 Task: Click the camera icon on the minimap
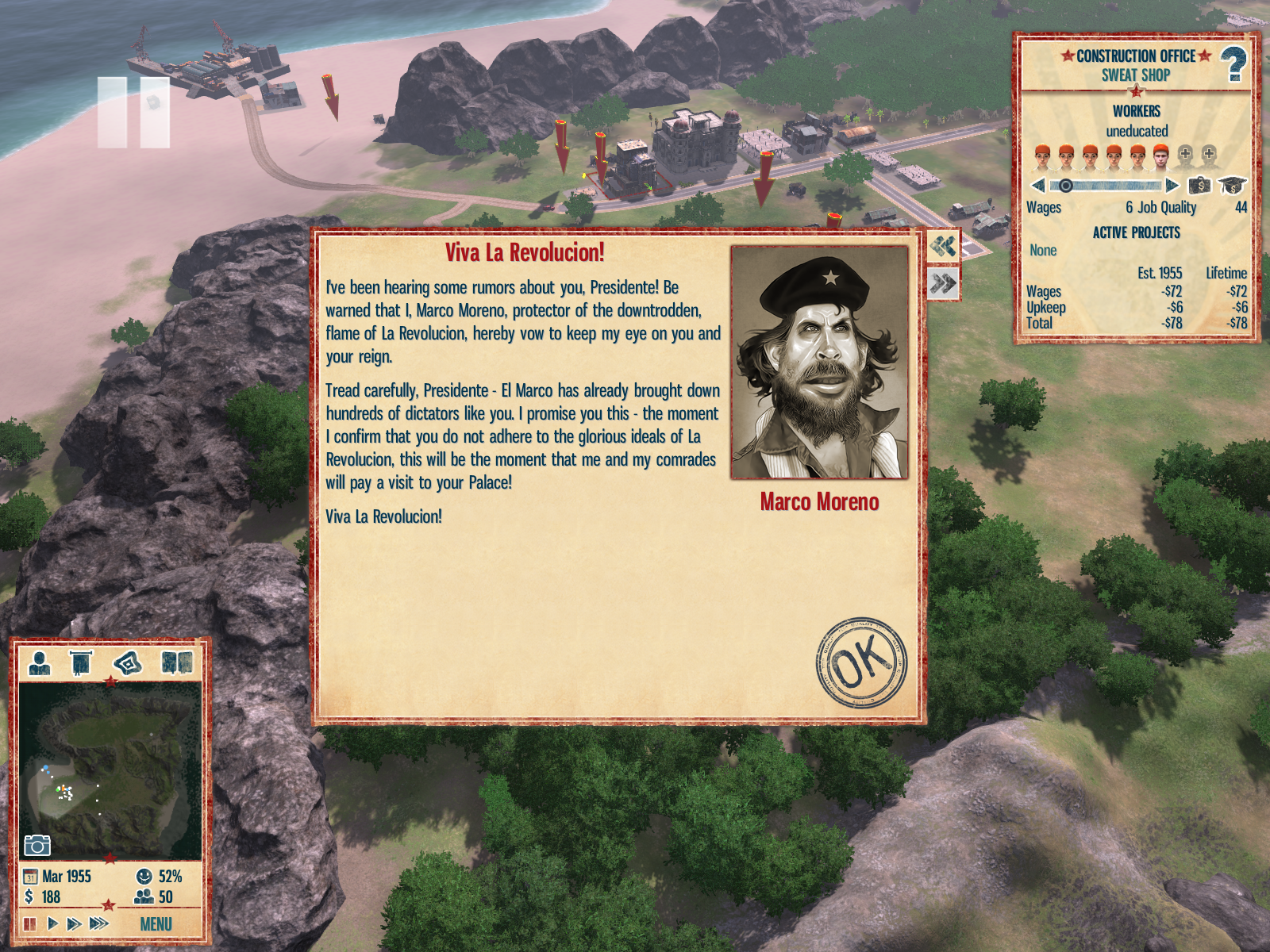37,845
